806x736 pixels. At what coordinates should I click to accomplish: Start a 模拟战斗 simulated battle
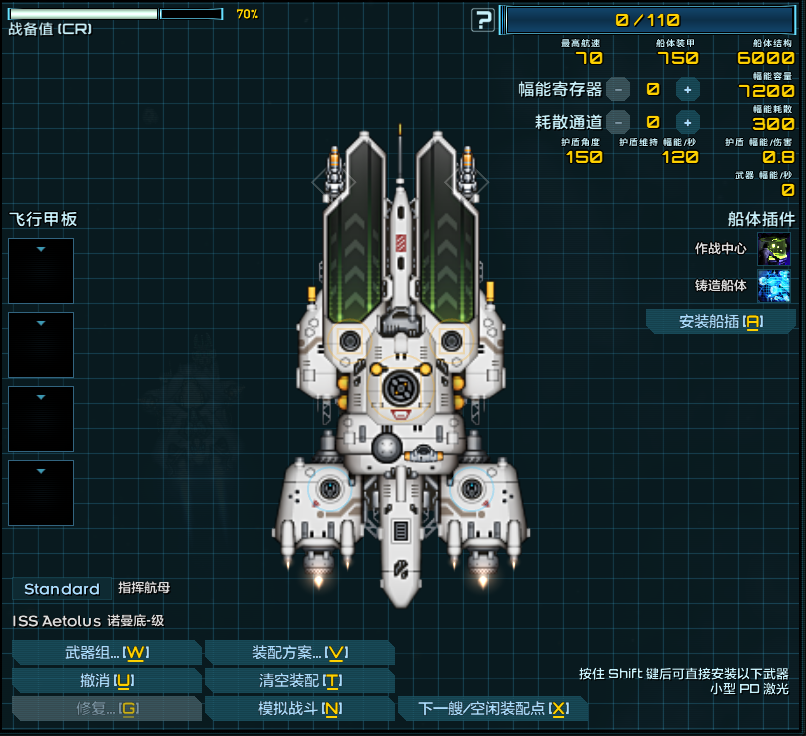(299, 709)
